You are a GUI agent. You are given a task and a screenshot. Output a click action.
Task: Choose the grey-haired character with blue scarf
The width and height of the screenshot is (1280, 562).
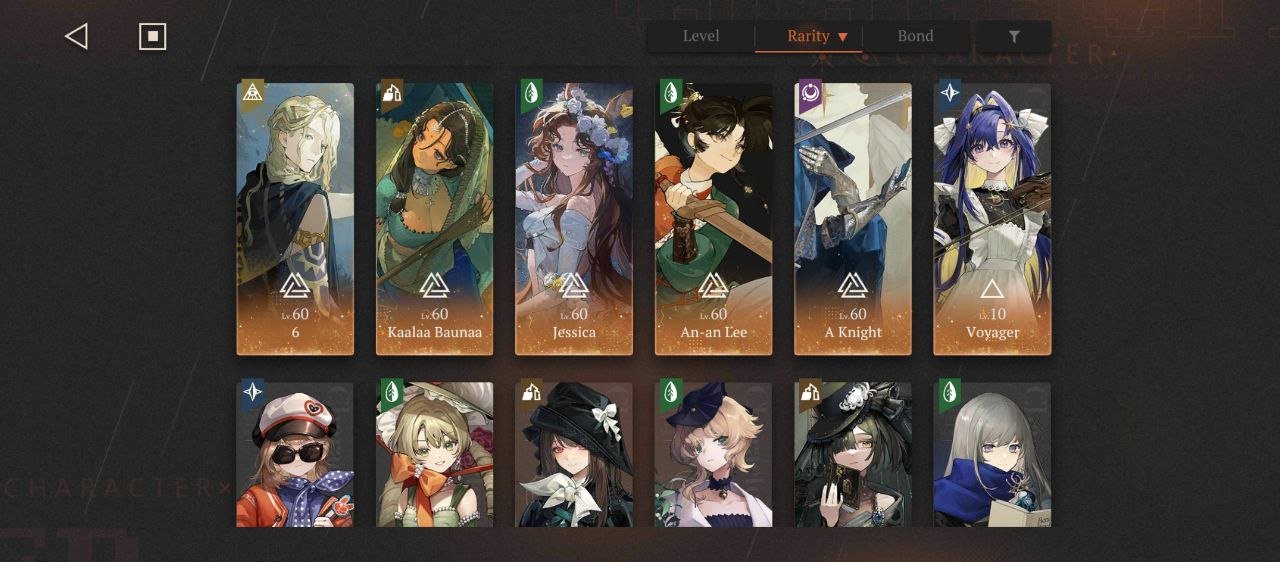(992, 454)
